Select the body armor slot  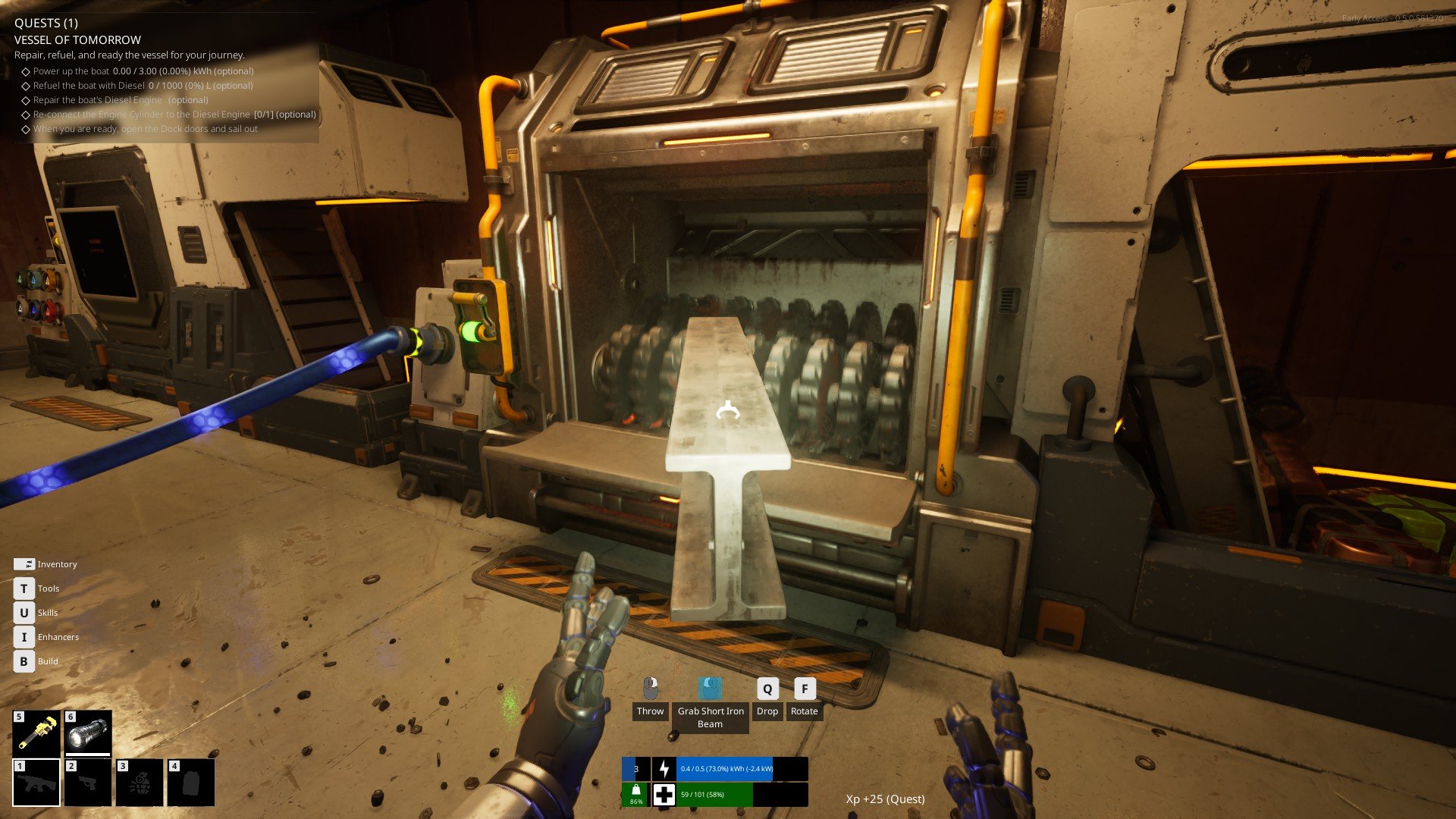pos(191,783)
